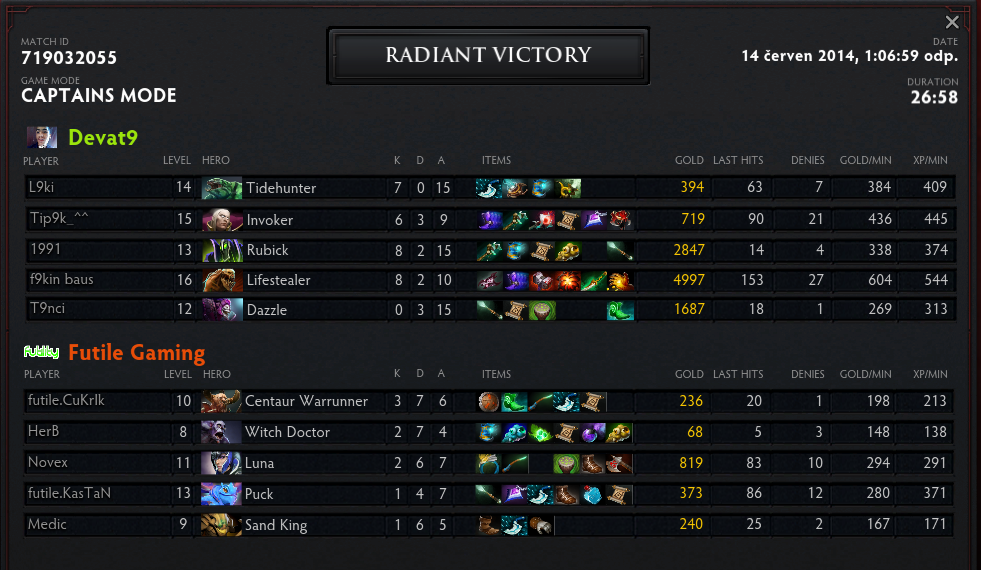Click the Sand King hero portrait

coord(220,525)
